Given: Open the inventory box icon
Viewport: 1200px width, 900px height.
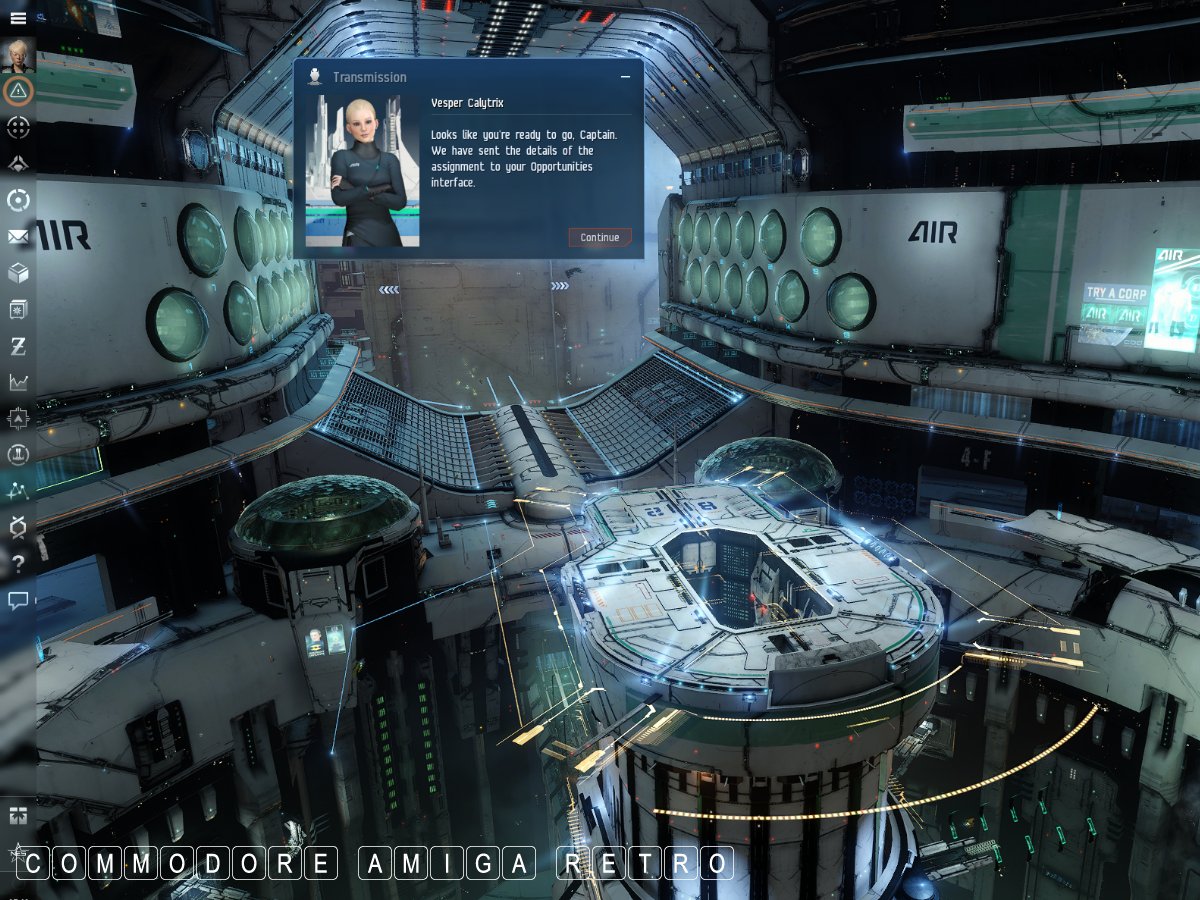Looking at the screenshot, I should (18, 273).
